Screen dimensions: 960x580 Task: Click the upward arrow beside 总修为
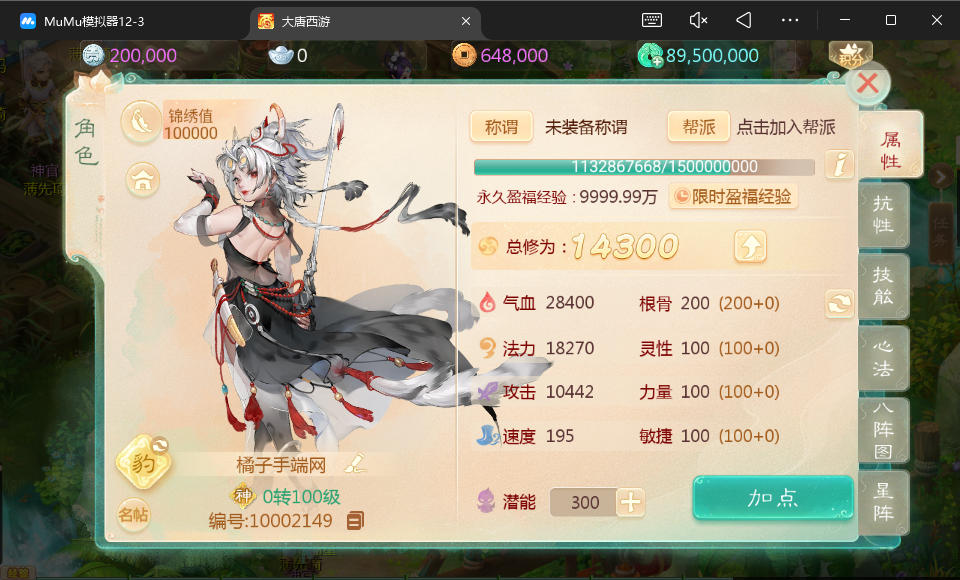[750, 245]
